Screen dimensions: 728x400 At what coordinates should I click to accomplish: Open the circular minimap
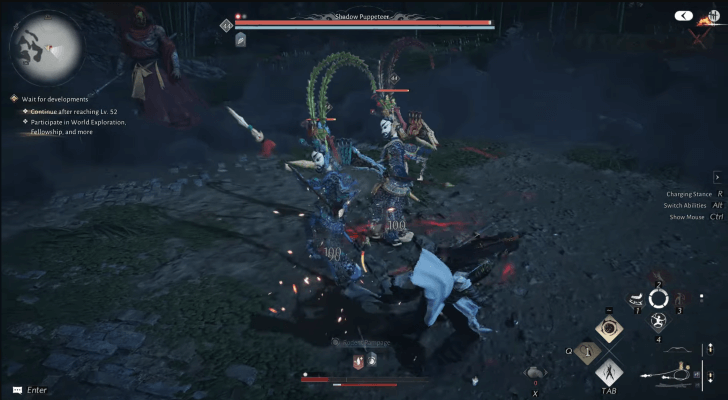pyautogui.click(x=44, y=46)
